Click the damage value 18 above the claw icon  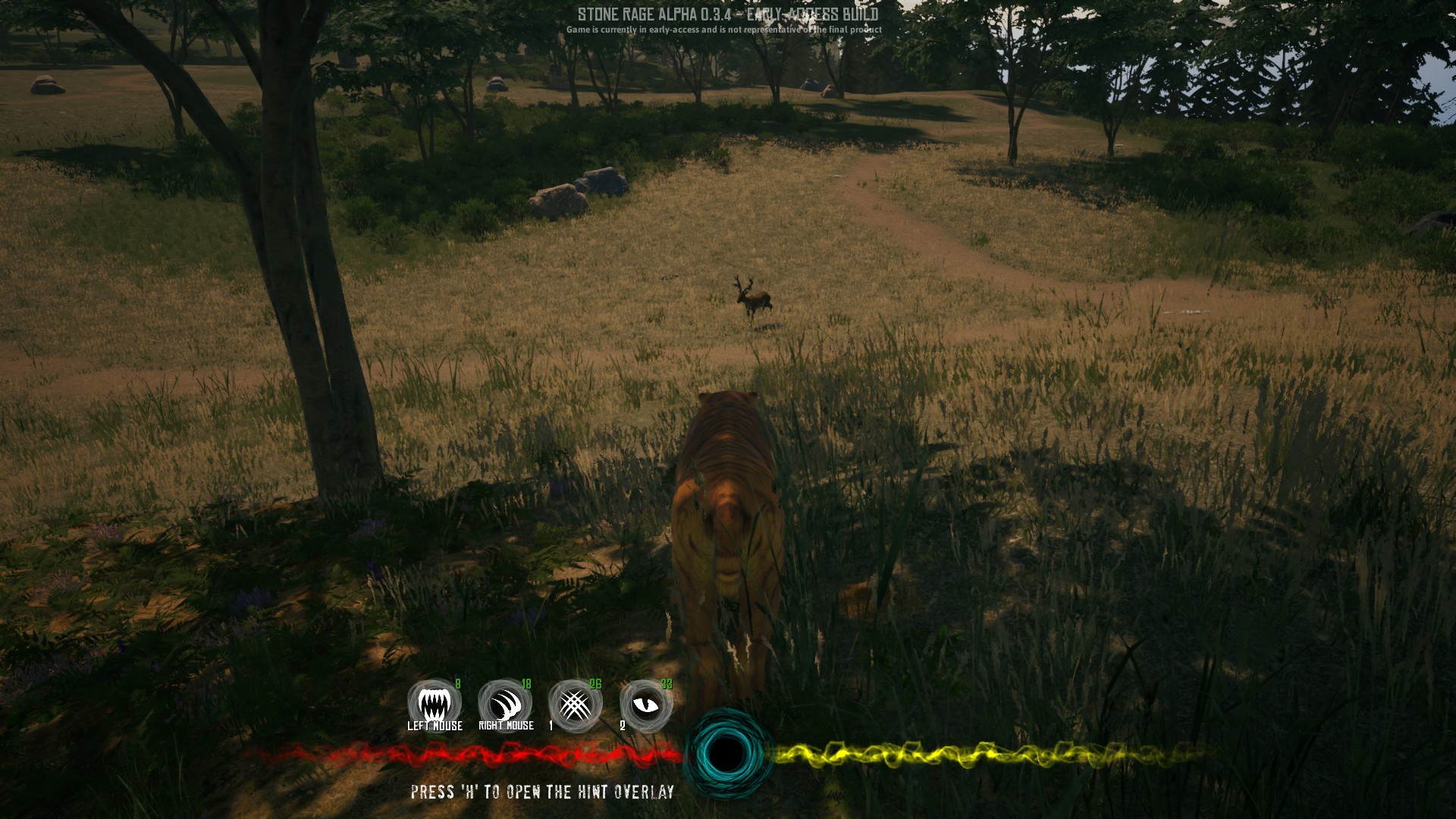click(x=529, y=683)
